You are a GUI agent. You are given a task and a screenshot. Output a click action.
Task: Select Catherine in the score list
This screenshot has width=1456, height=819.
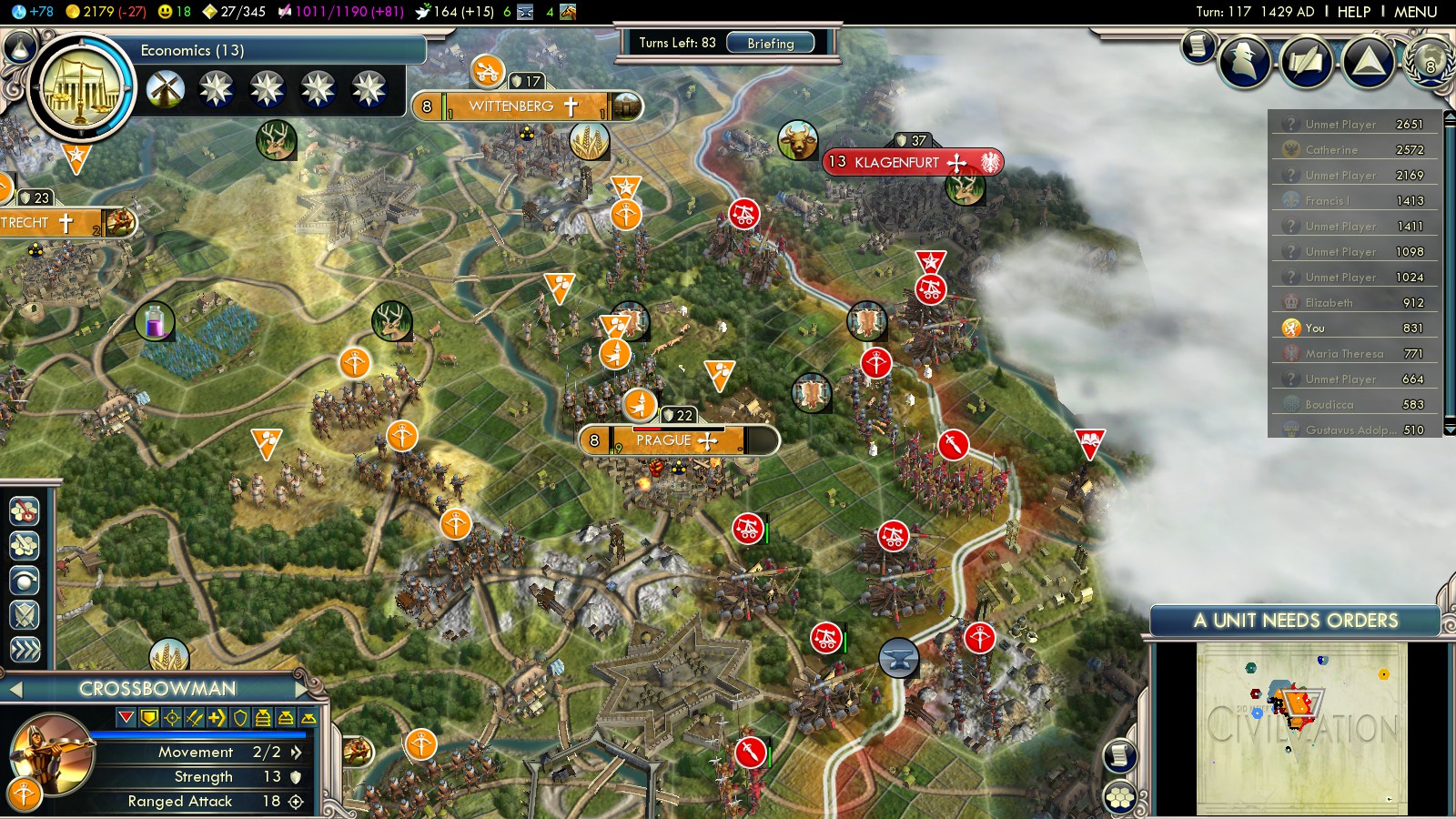tap(1331, 149)
